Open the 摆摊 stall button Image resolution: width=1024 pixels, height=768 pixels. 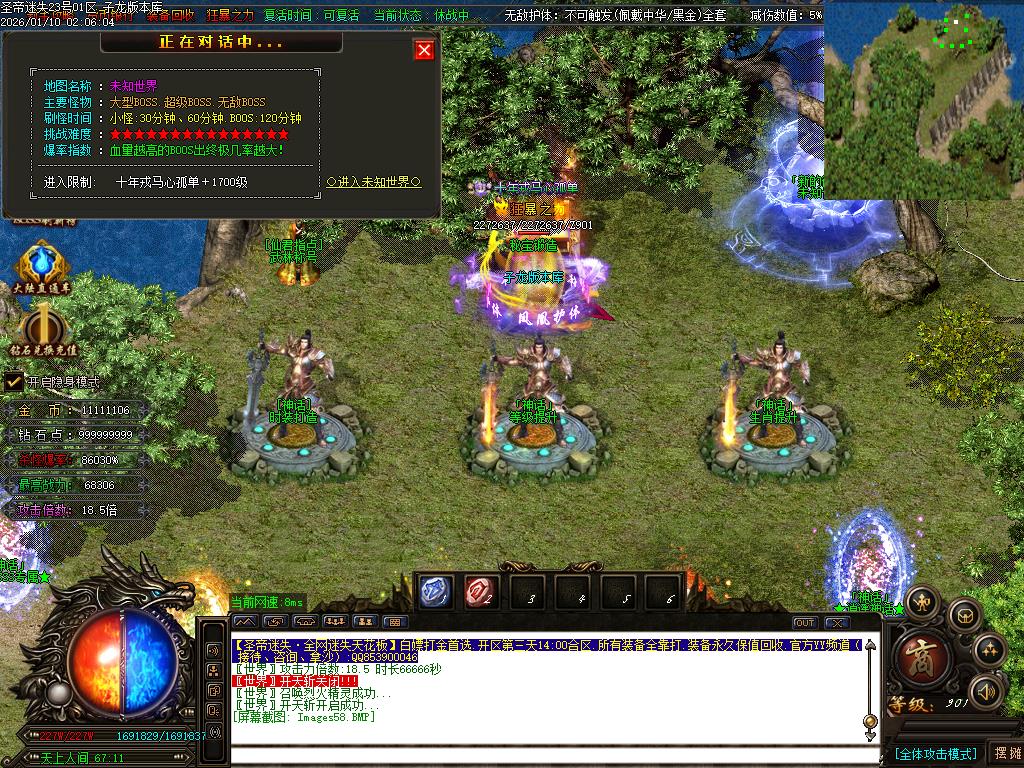tap(1007, 754)
